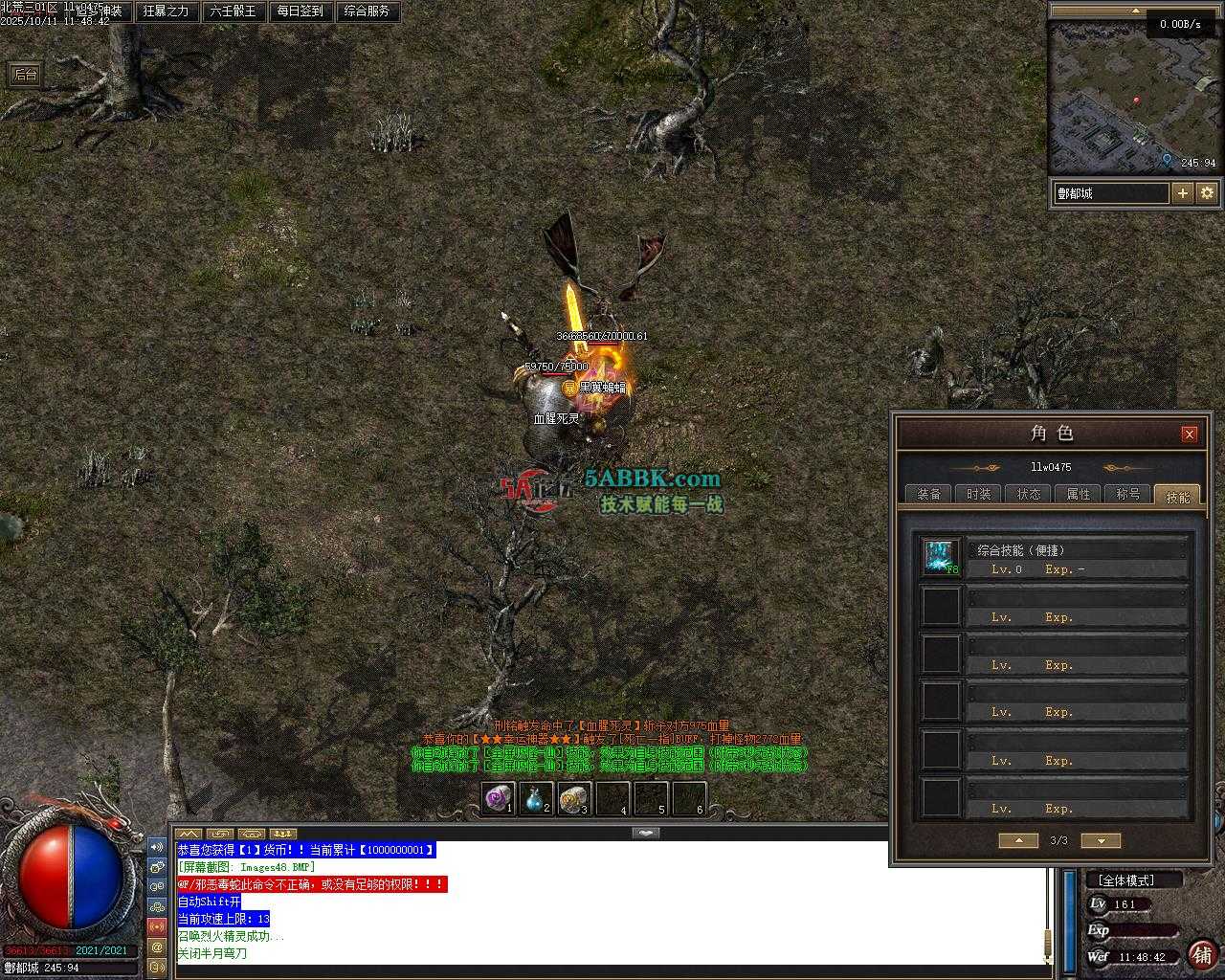The image size is (1225, 980).
Task: Switch to the 装备 equipment tab
Action: [928, 494]
